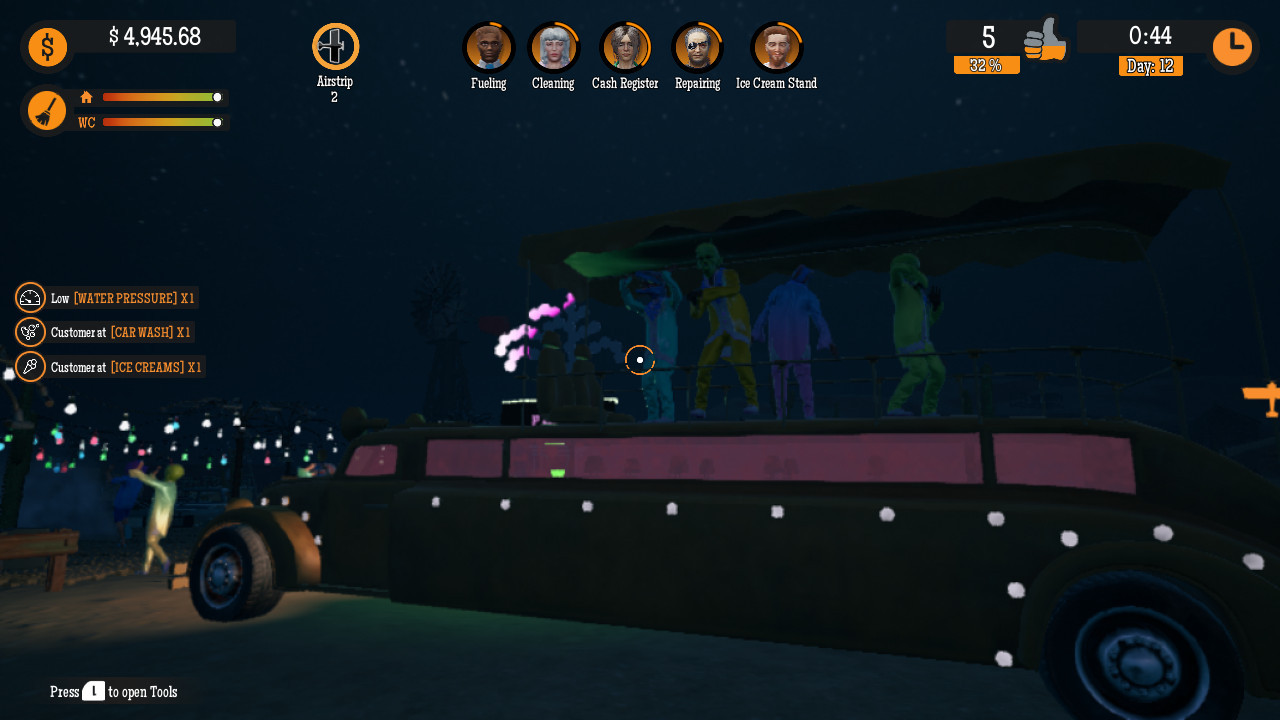
Task: Open the Ice Cream Stand employee
Action: [777, 45]
